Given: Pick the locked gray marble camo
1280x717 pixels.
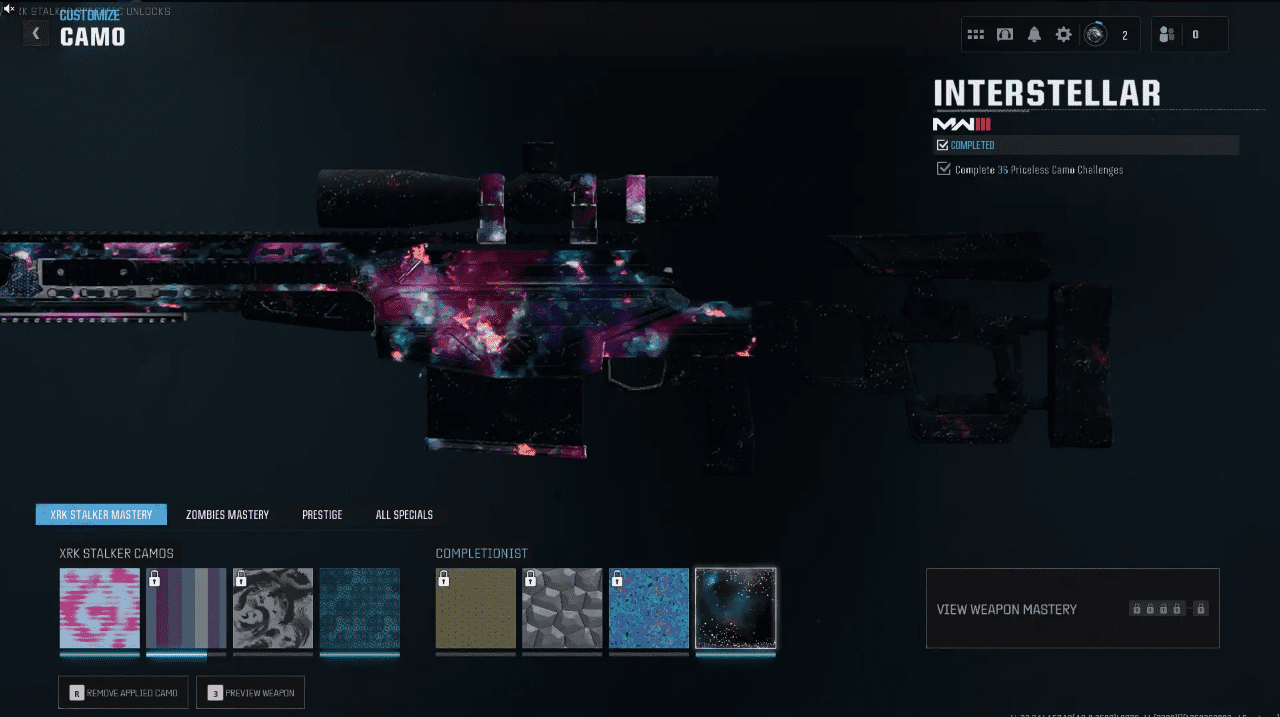Looking at the screenshot, I should point(273,608).
